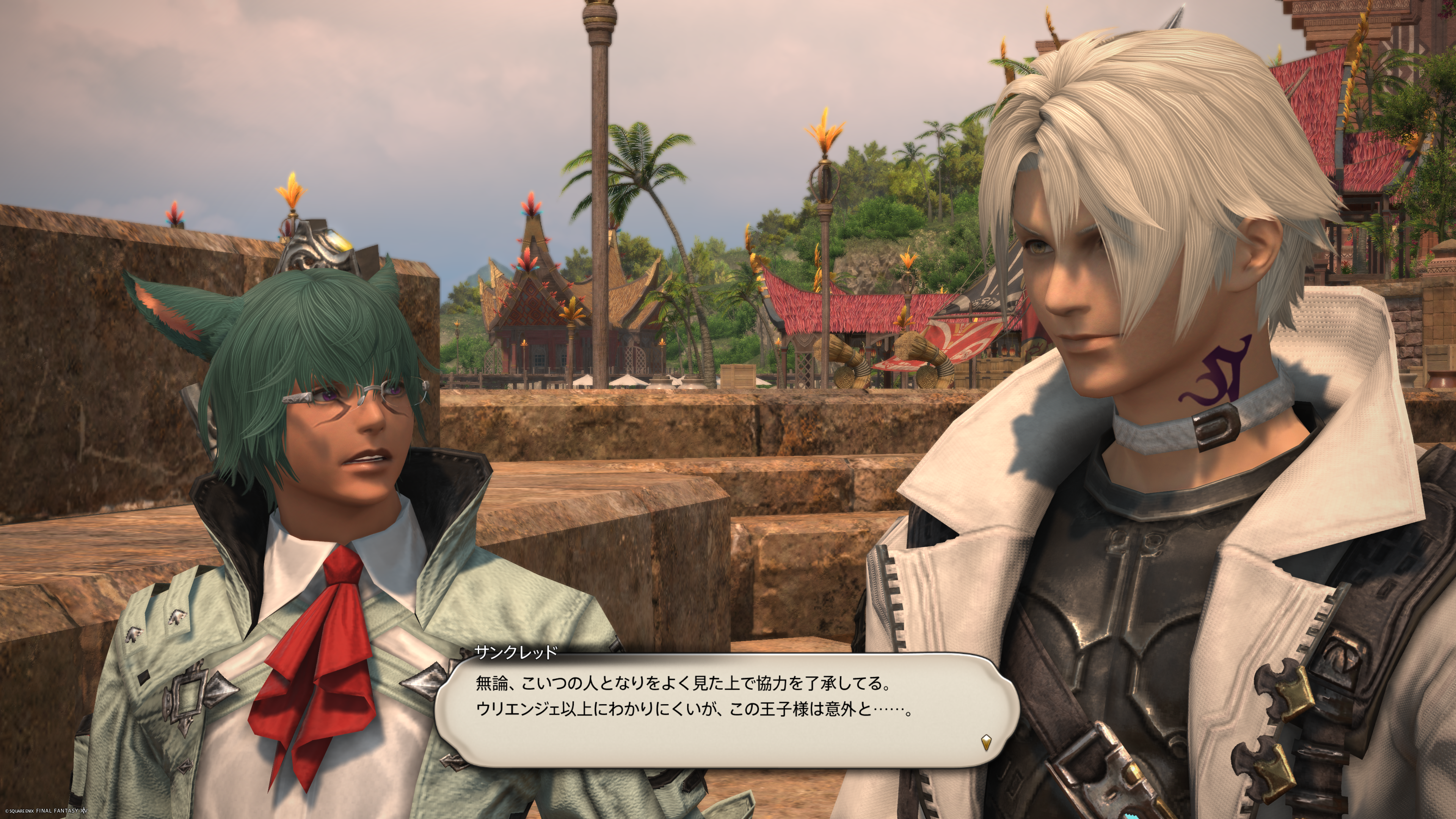Advance dialogue with the gold diamond indicator

pos(986,742)
